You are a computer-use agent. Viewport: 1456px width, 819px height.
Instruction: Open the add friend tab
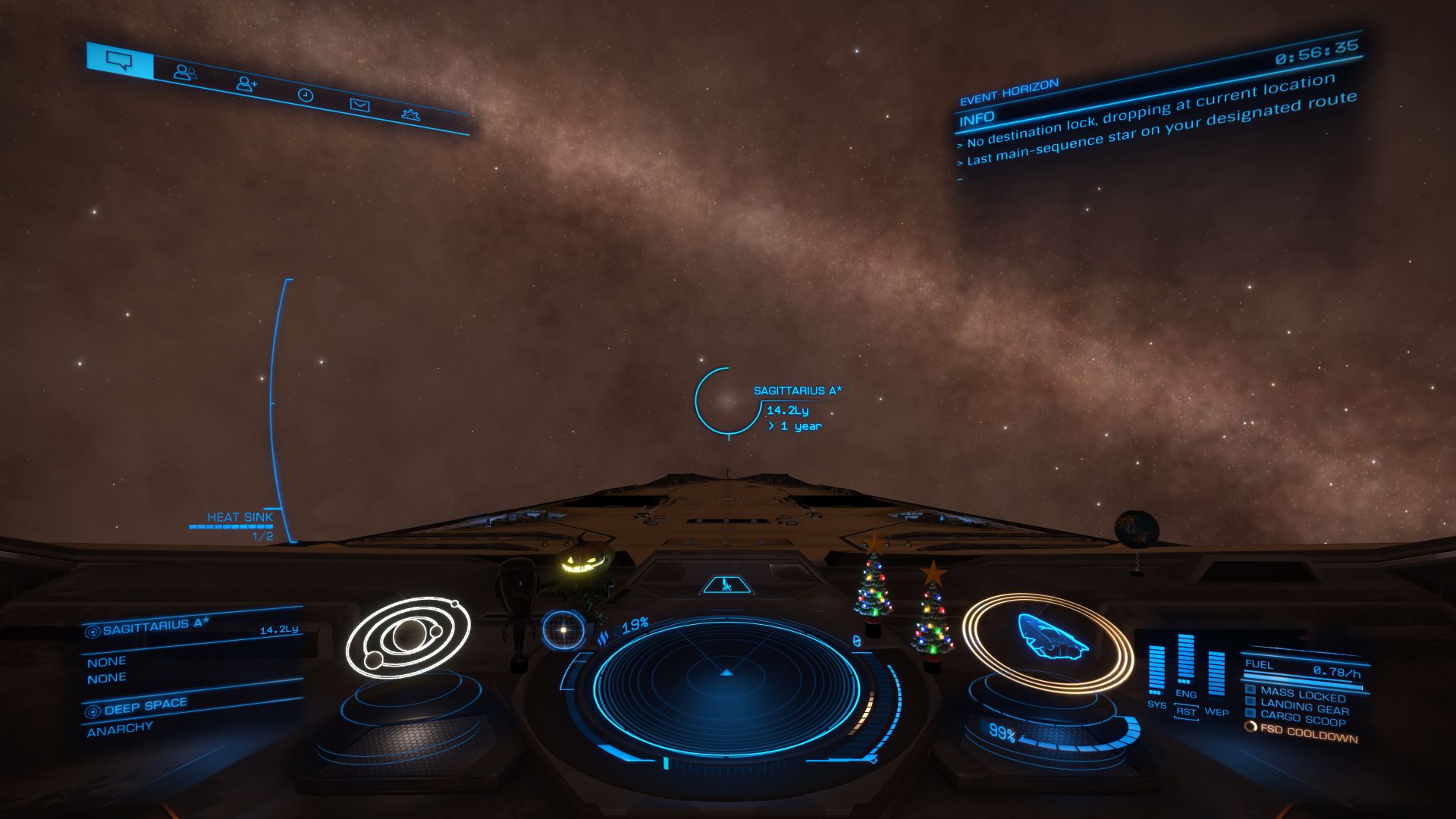pos(246,83)
